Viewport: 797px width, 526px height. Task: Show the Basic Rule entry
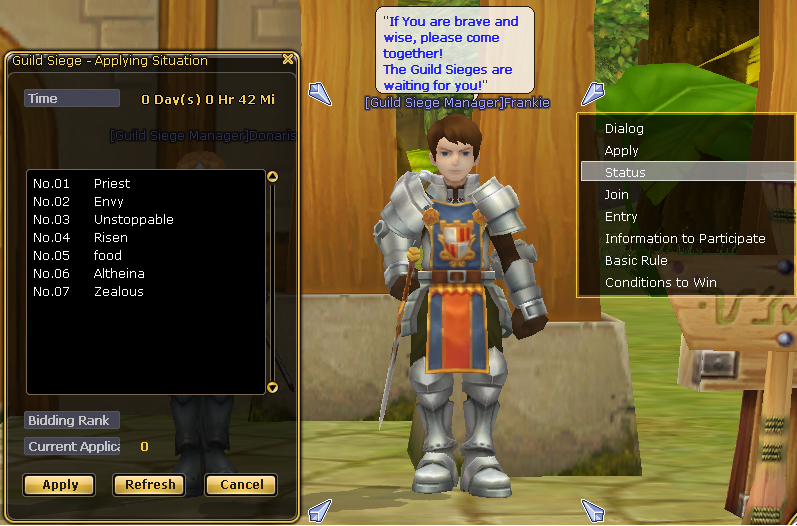636,261
